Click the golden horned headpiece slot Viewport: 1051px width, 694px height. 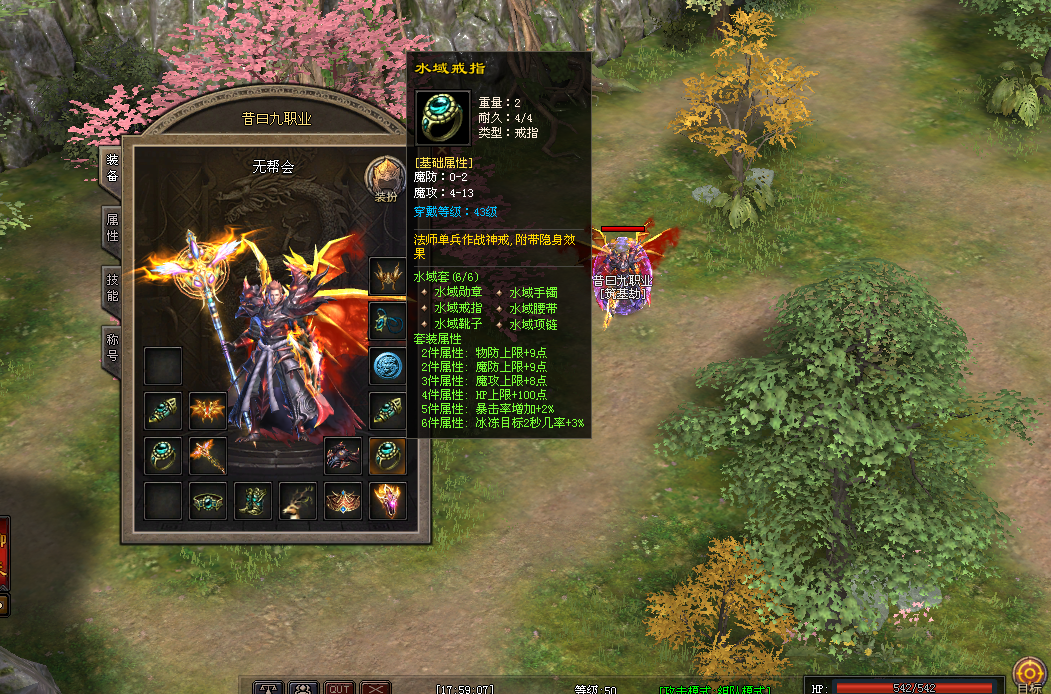(x=388, y=275)
